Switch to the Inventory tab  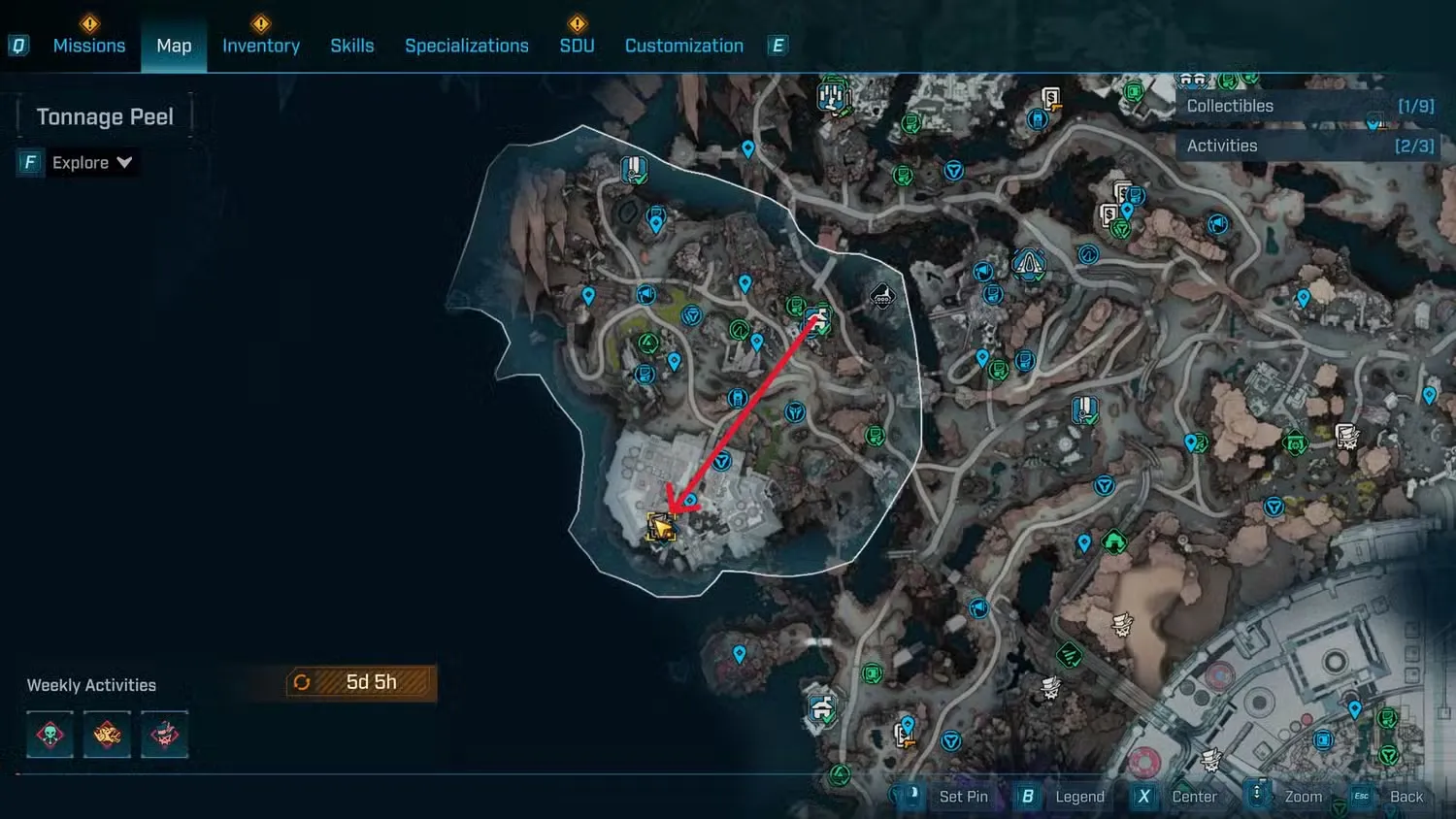(x=261, y=45)
